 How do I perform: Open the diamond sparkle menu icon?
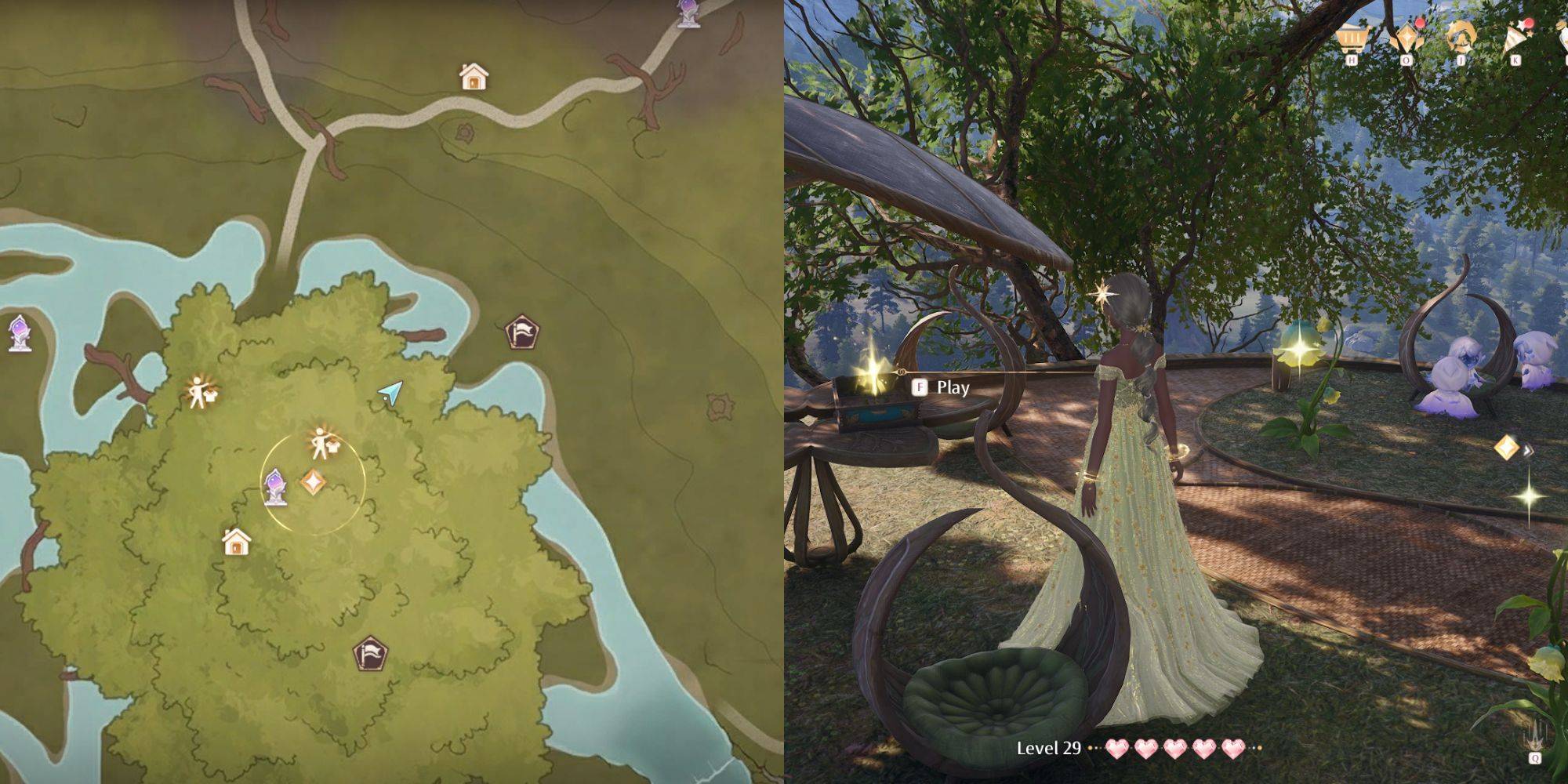pyautogui.click(x=1406, y=38)
